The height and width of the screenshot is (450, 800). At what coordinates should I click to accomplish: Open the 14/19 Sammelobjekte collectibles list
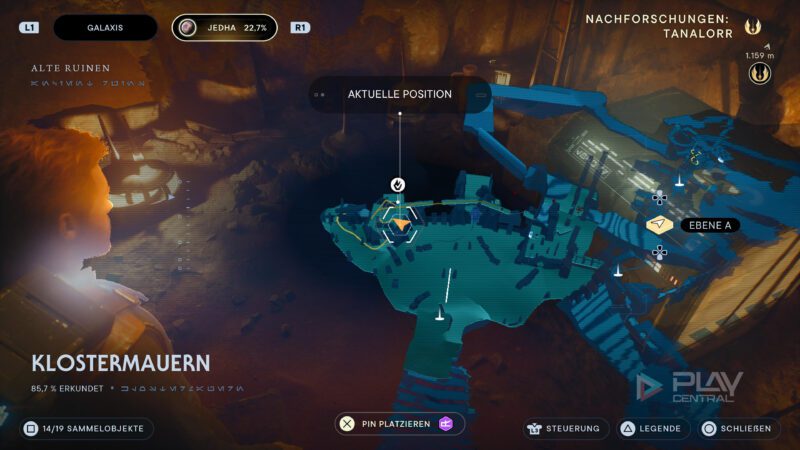coord(86,428)
